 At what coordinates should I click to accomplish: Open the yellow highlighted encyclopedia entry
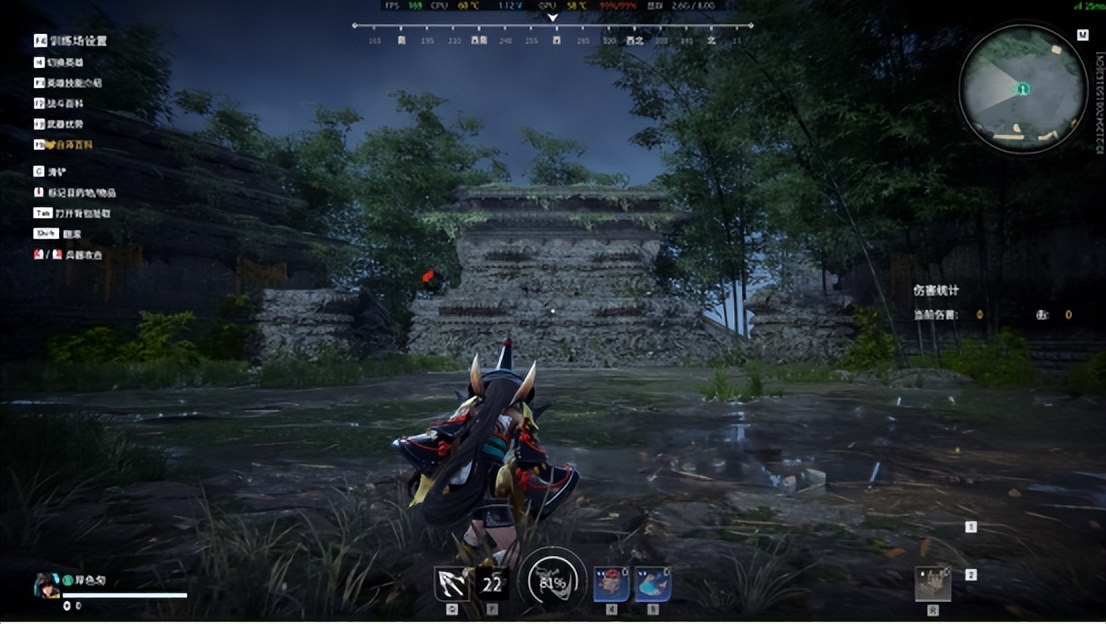click(69, 145)
